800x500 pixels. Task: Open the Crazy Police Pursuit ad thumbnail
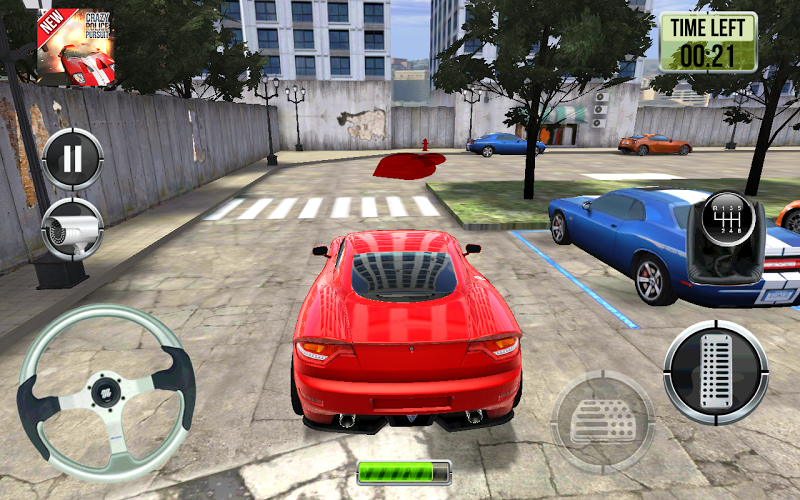click(x=76, y=47)
